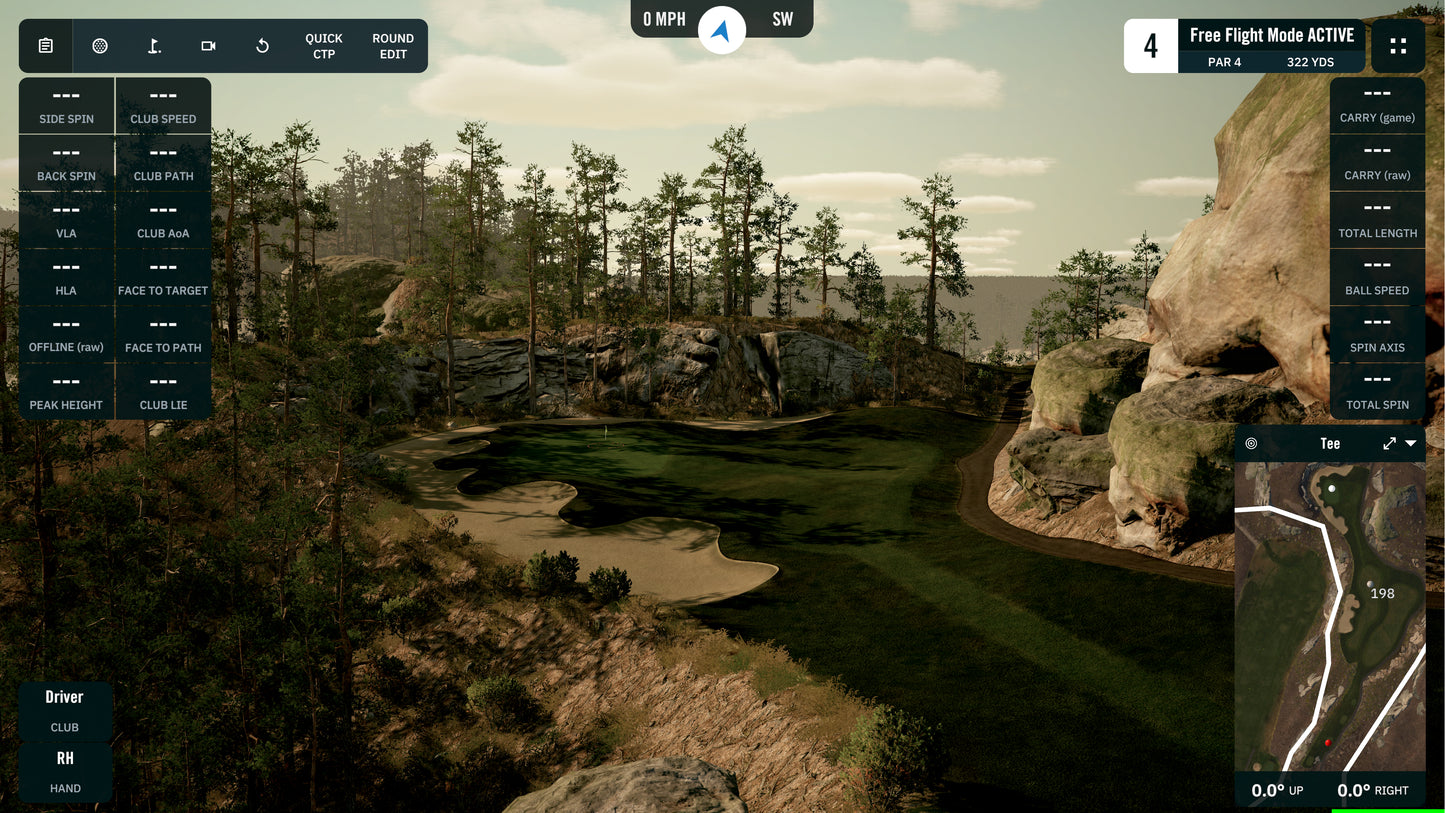Open the four-dot grid menu
This screenshot has height=813, width=1445.
click(1398, 46)
